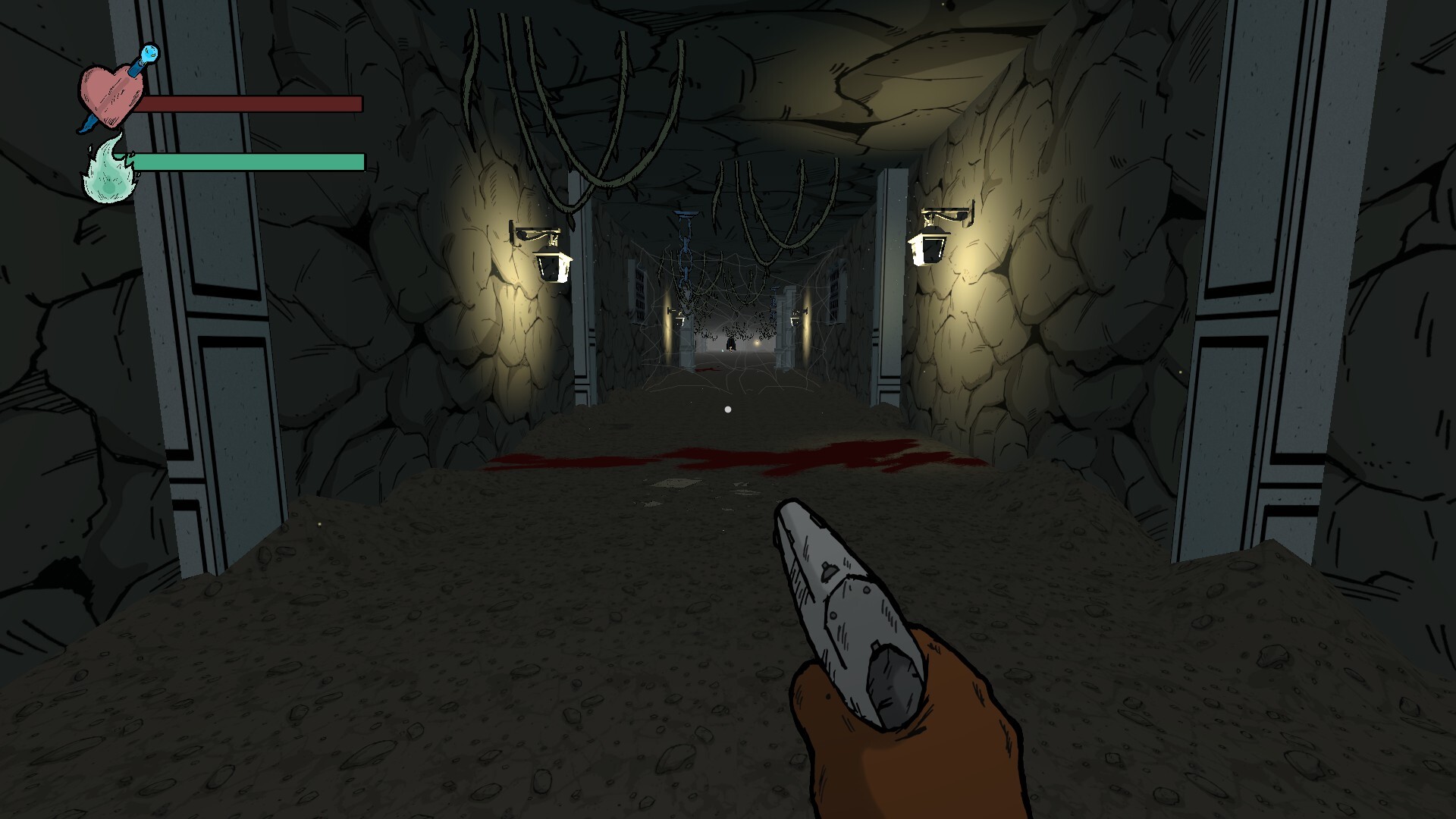Select the cloaked figure at the corridor's end

point(731,345)
